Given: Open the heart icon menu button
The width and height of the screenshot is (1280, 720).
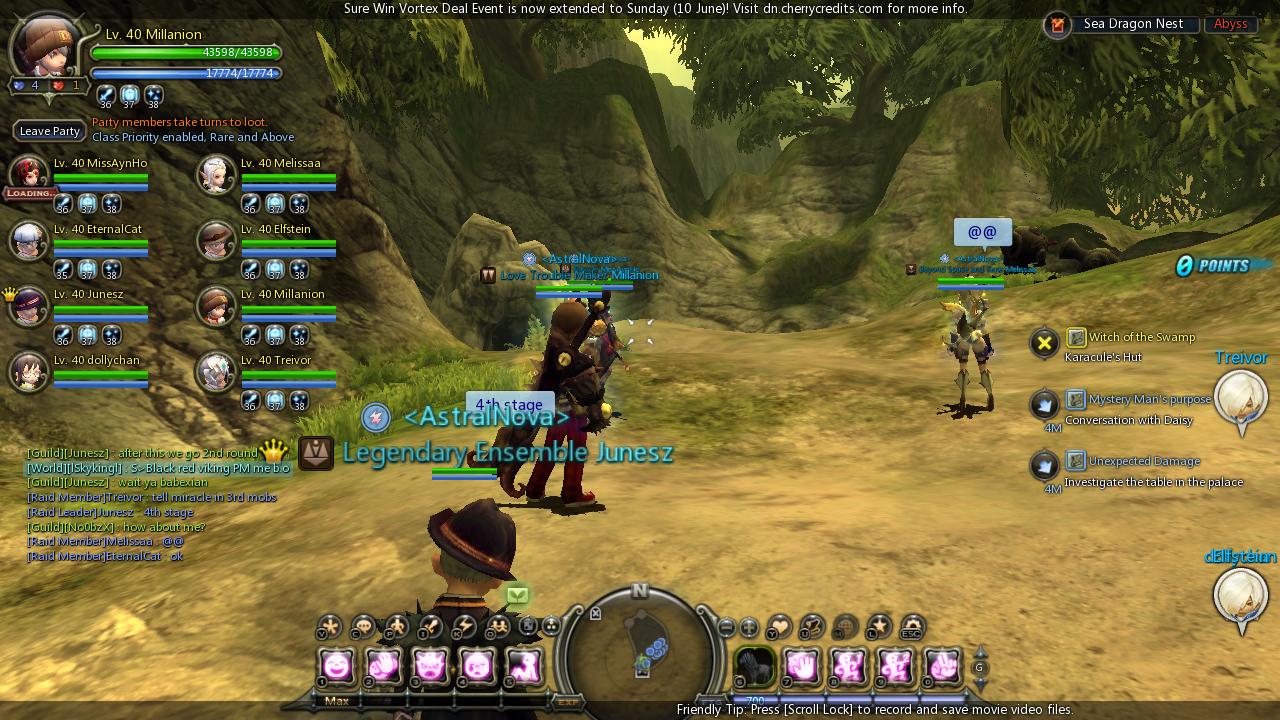Looking at the screenshot, I should 778,627.
